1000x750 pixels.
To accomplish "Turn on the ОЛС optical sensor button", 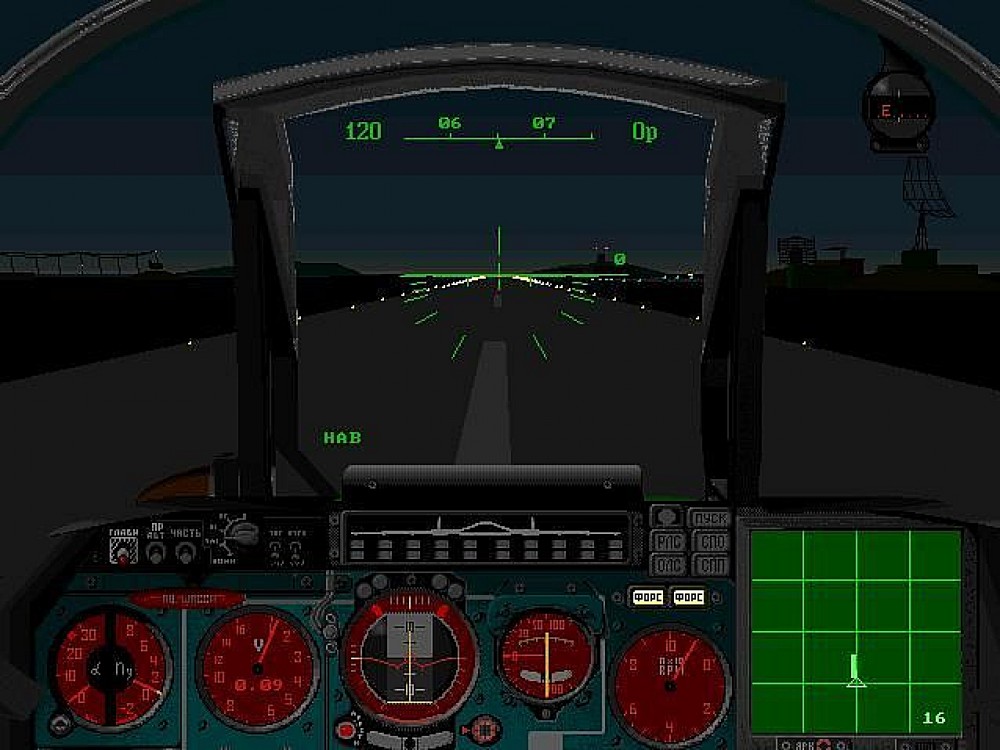I will pyautogui.click(x=668, y=565).
